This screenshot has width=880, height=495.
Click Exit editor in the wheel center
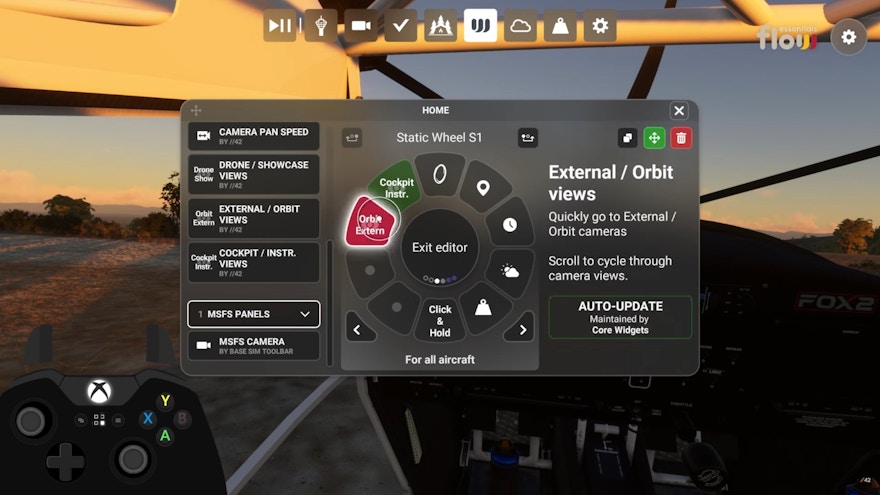(x=440, y=247)
